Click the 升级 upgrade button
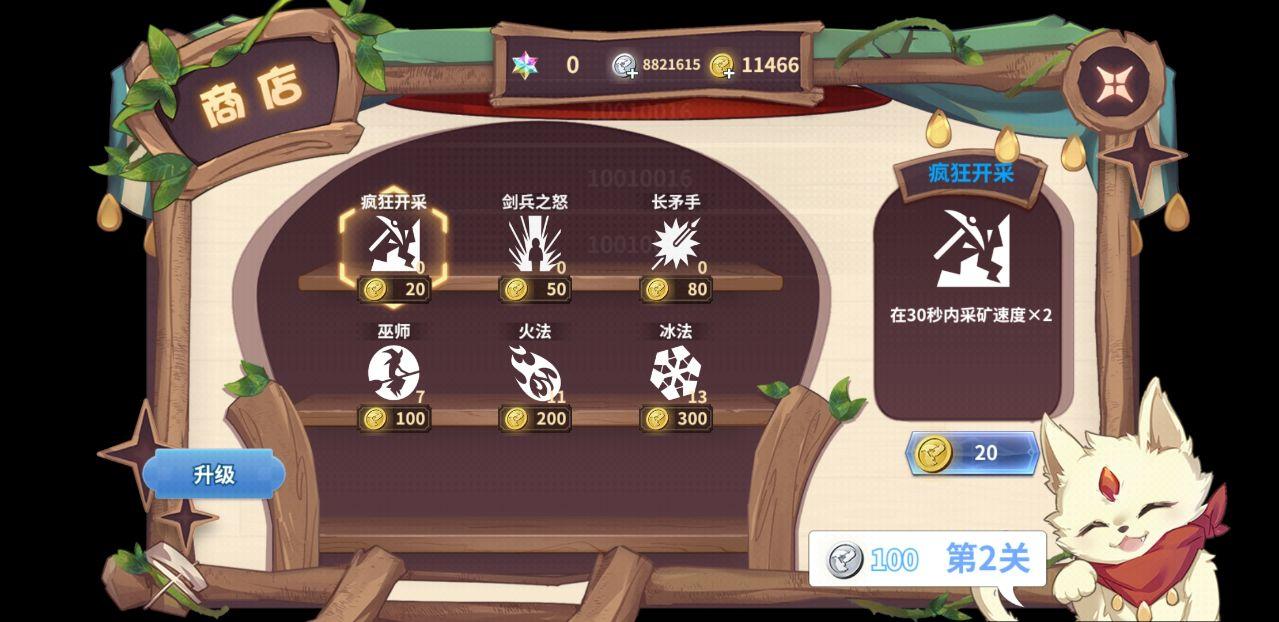The height and width of the screenshot is (622, 1279). pos(214,475)
